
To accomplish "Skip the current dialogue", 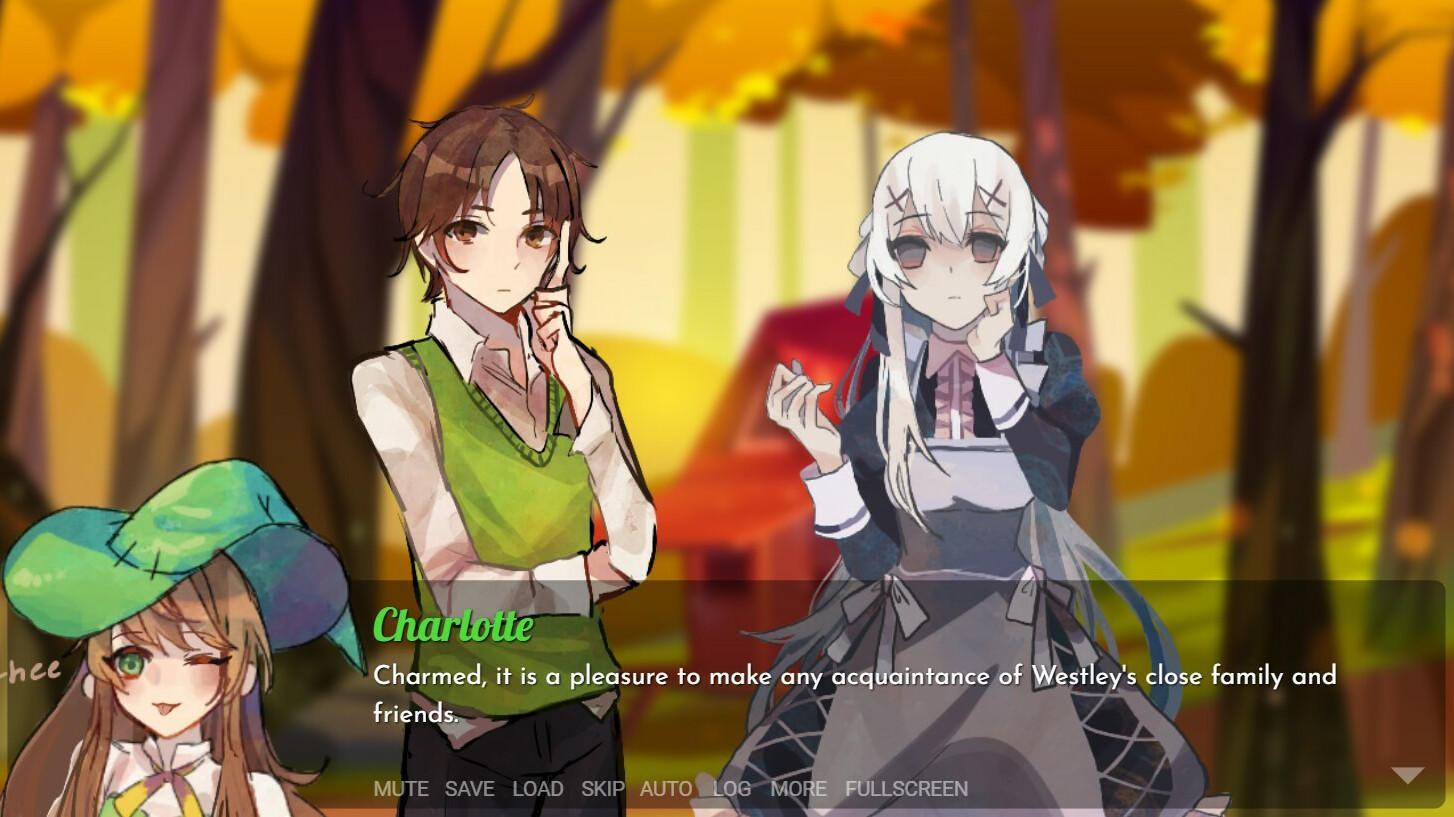I will [601, 789].
